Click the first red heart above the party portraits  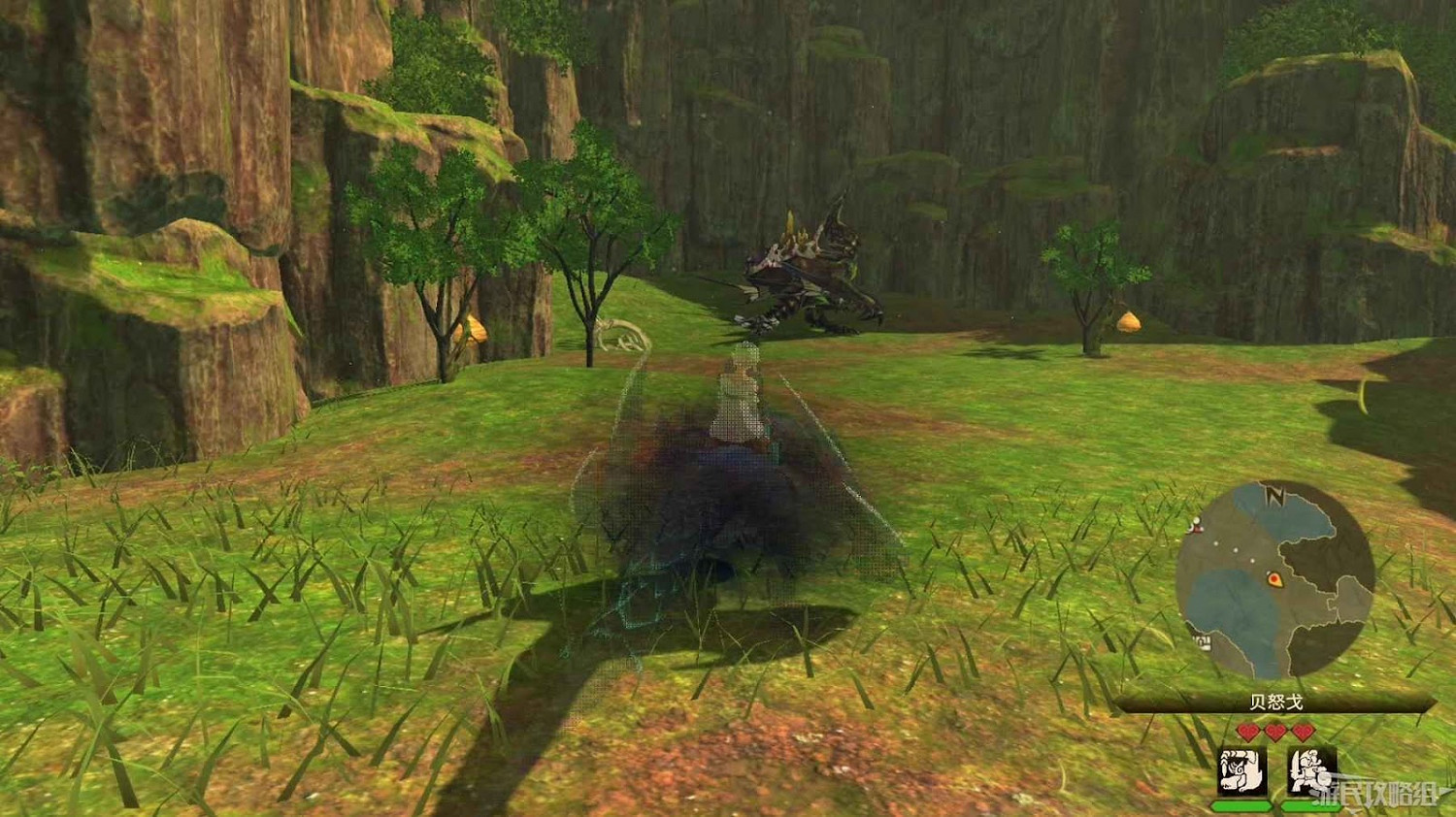pos(1247,730)
